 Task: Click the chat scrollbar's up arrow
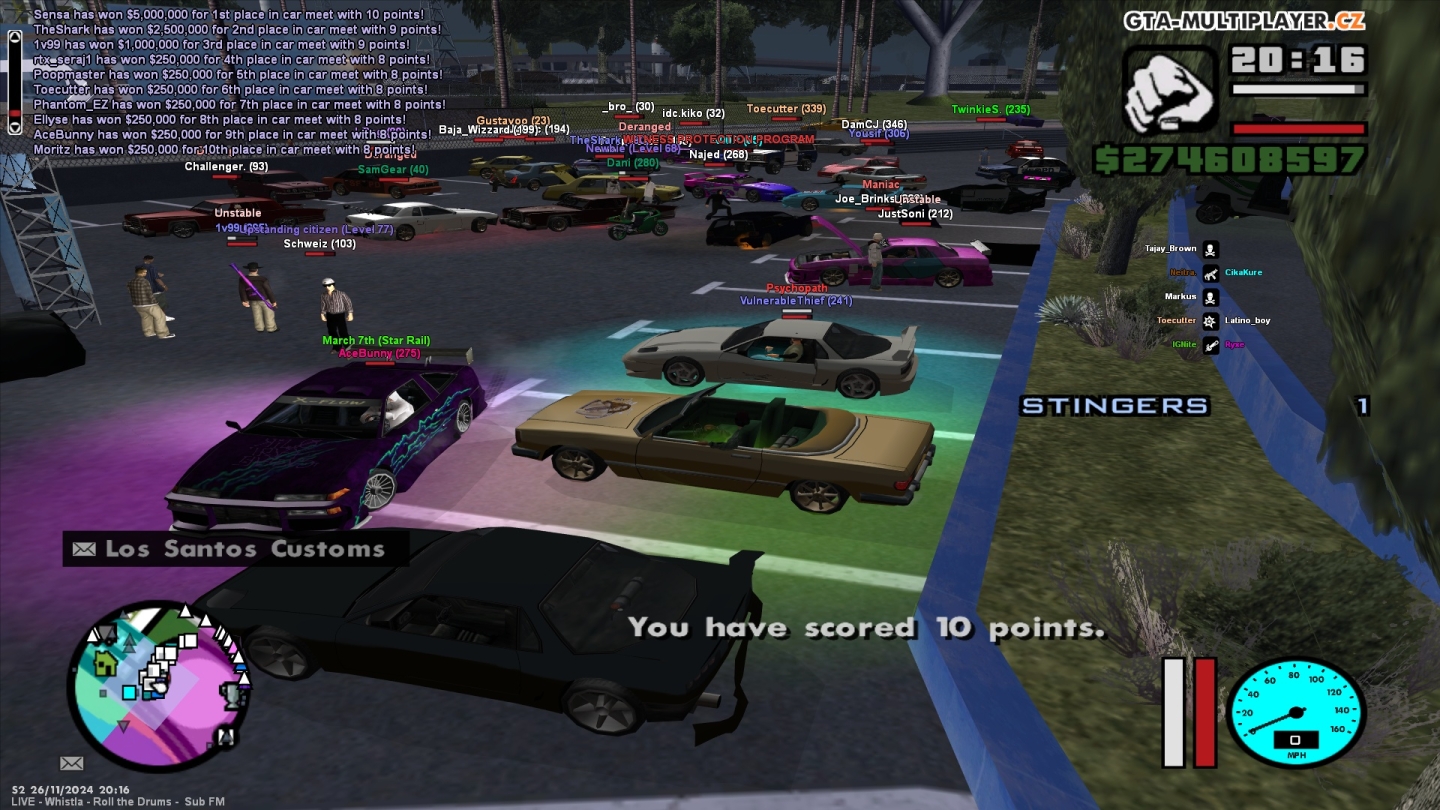(14, 37)
